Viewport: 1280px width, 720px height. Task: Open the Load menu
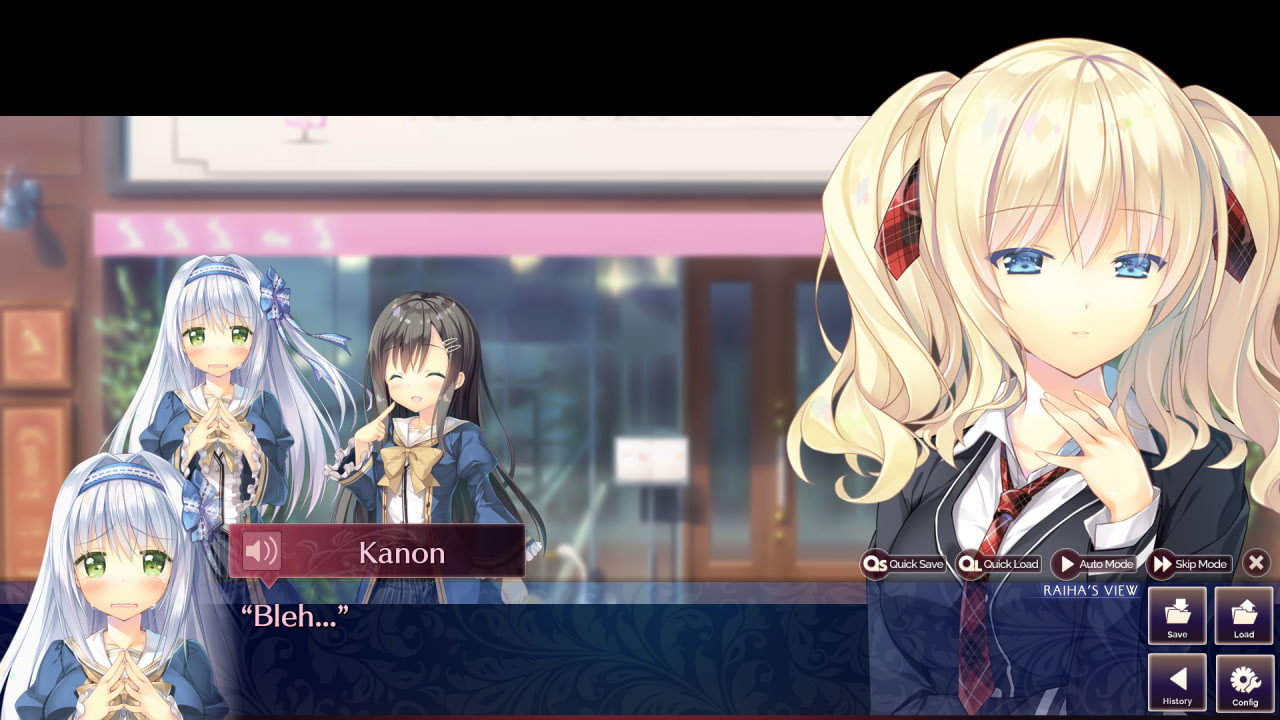pos(1244,615)
